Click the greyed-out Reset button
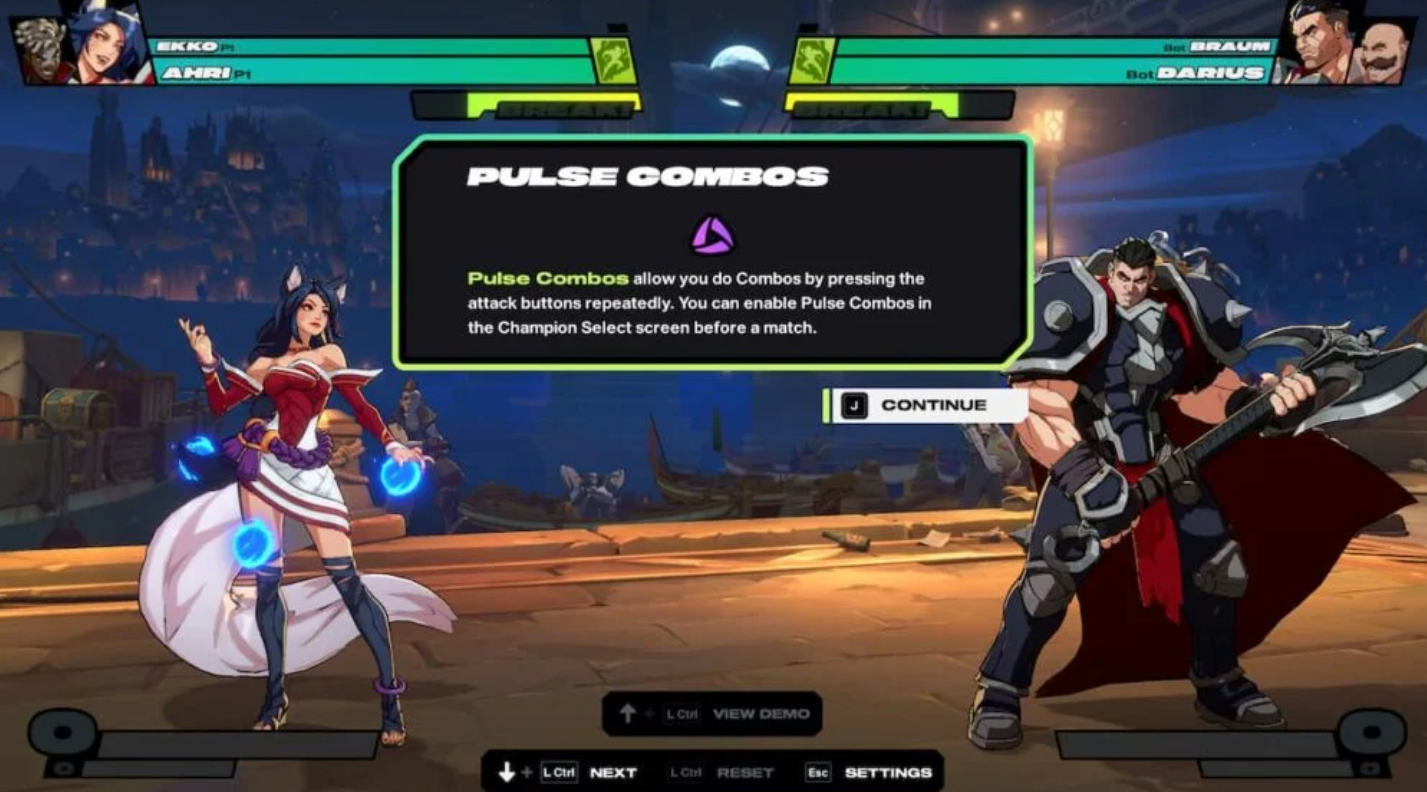The width and height of the screenshot is (1427, 792). (745, 772)
